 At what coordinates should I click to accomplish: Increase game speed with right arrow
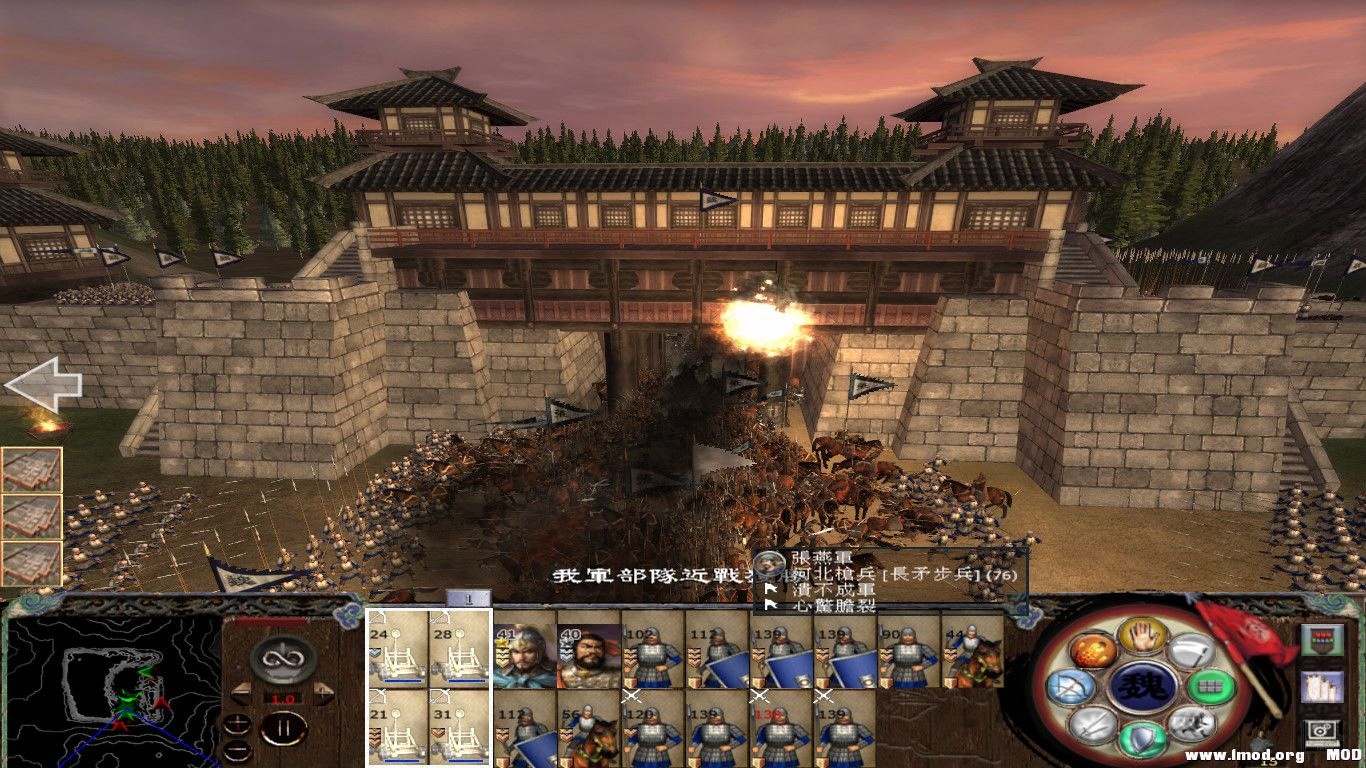[323, 692]
